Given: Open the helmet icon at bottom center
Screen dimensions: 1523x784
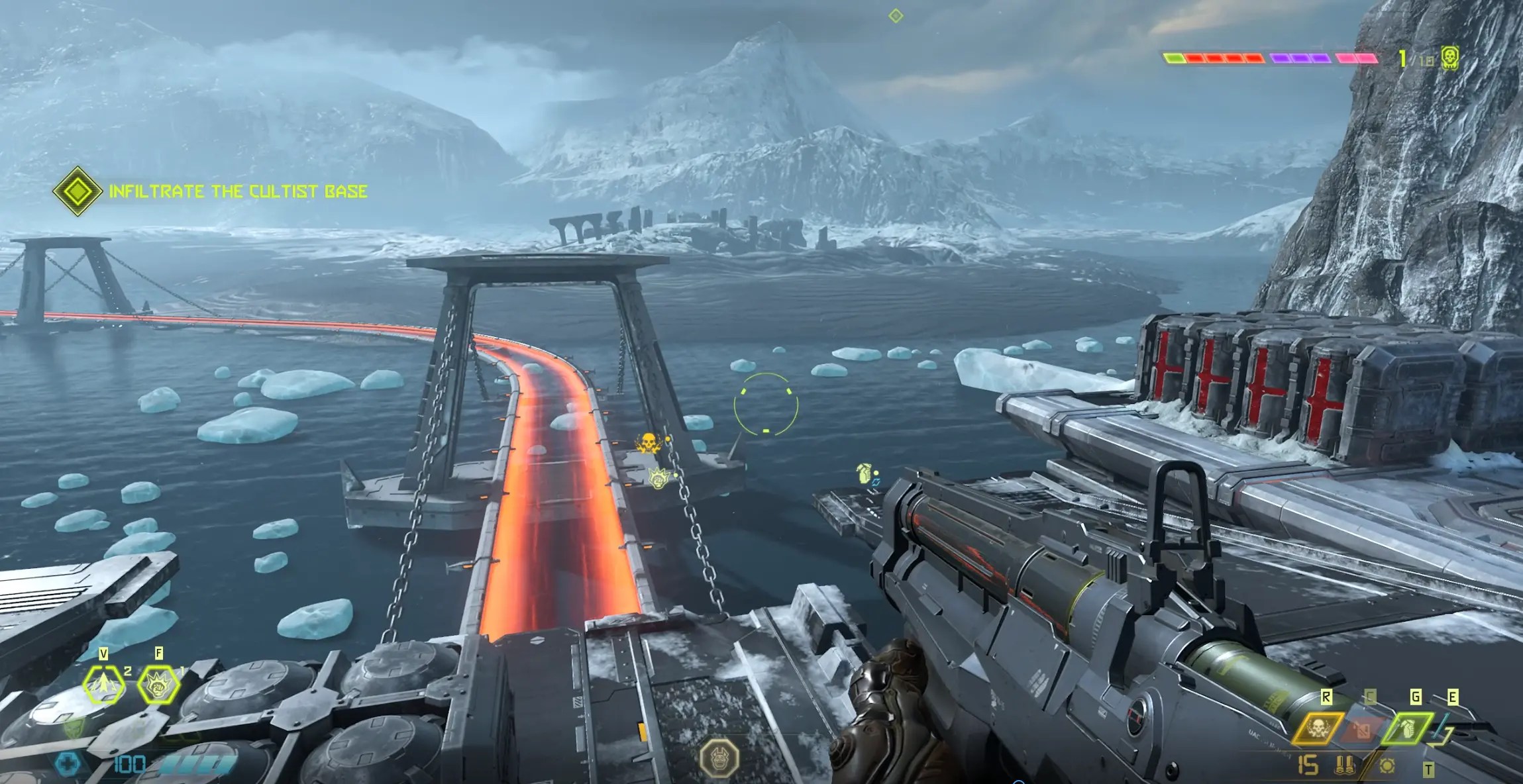Looking at the screenshot, I should tap(720, 757).
